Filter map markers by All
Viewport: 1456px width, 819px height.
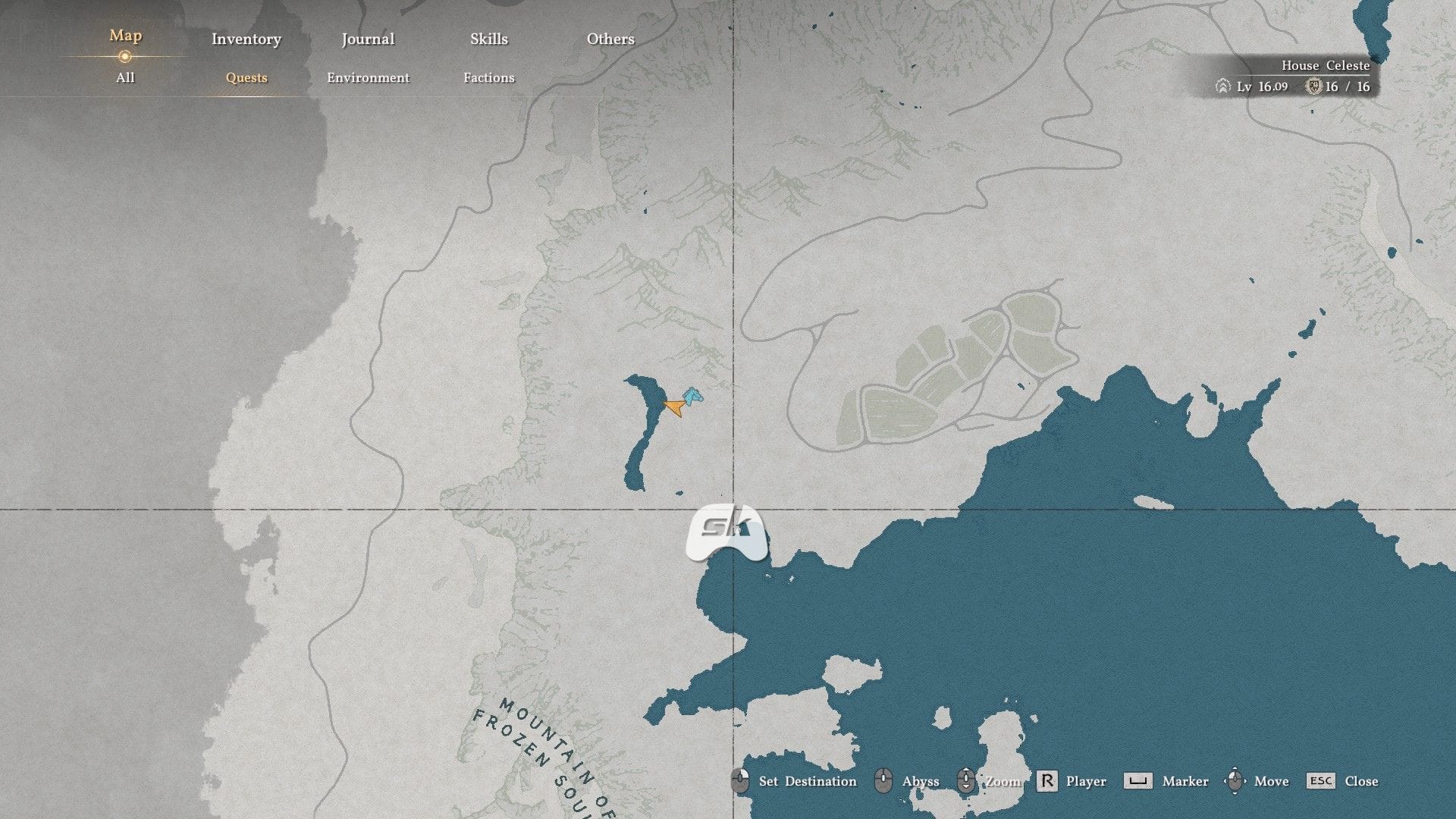pyautogui.click(x=125, y=77)
